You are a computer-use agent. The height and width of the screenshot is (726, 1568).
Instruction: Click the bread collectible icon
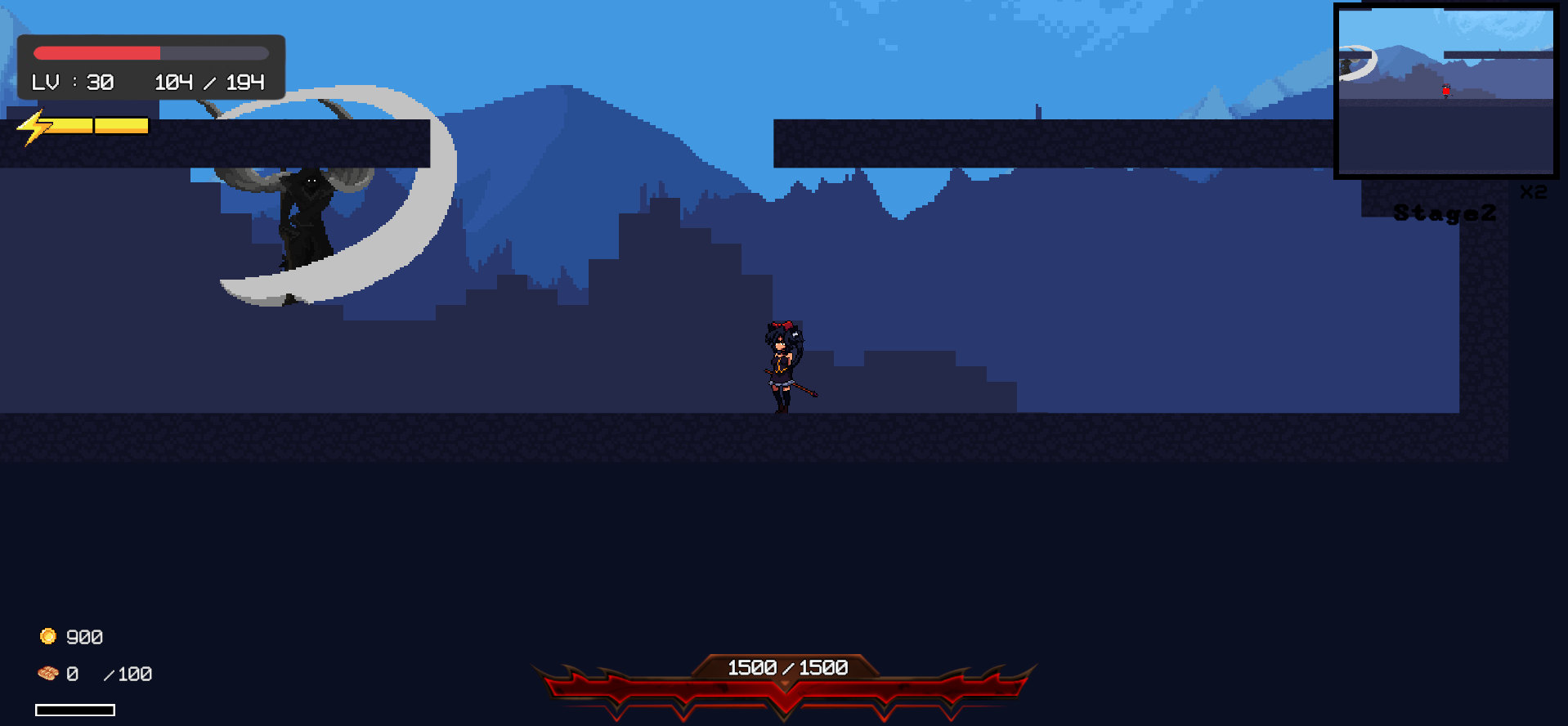[48, 673]
